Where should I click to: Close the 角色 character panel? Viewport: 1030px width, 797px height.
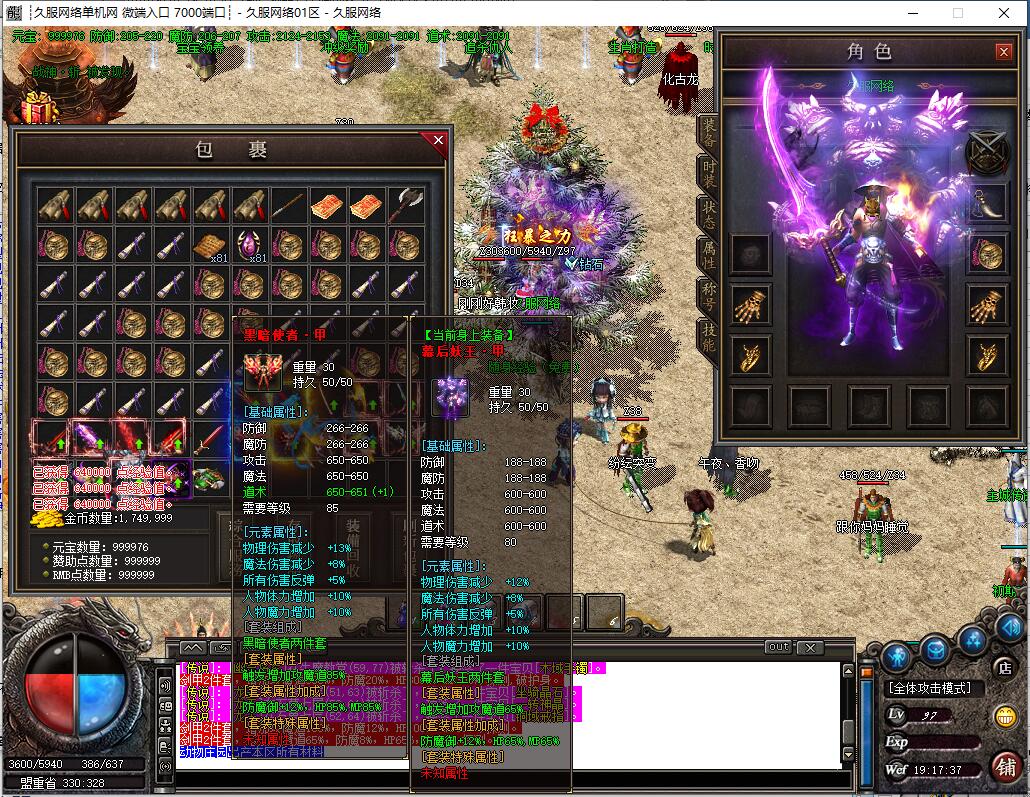coord(1003,52)
